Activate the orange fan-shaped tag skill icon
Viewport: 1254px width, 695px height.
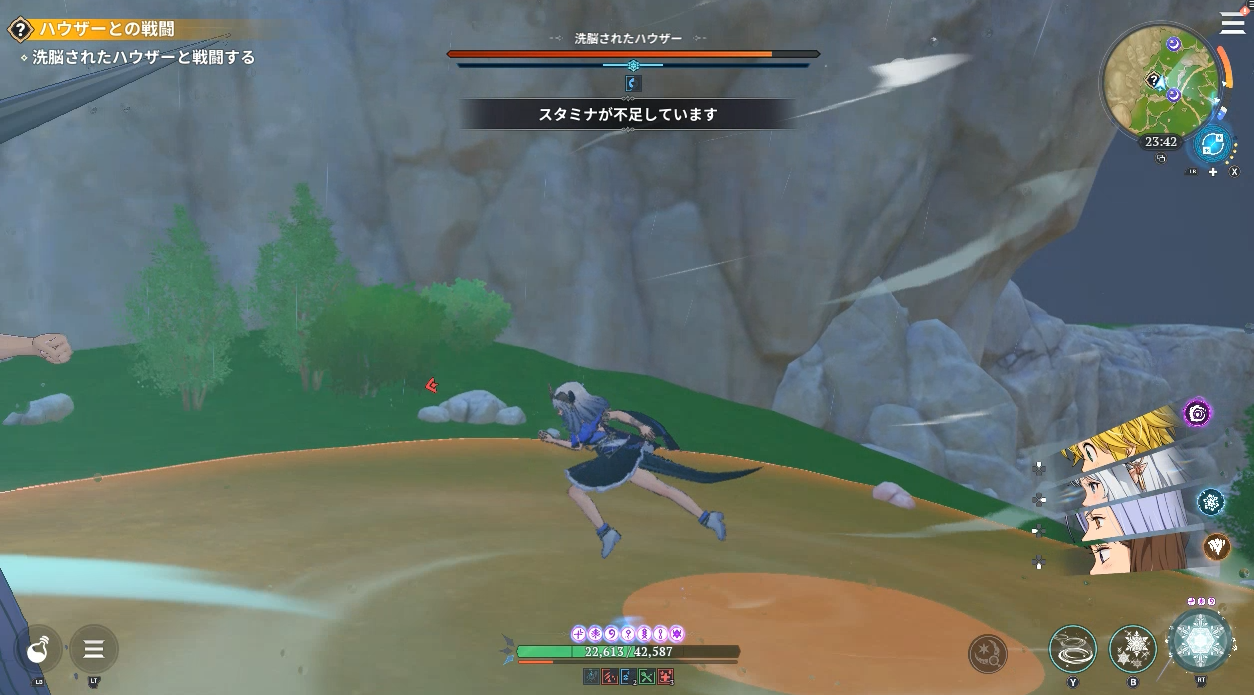tap(1216, 546)
